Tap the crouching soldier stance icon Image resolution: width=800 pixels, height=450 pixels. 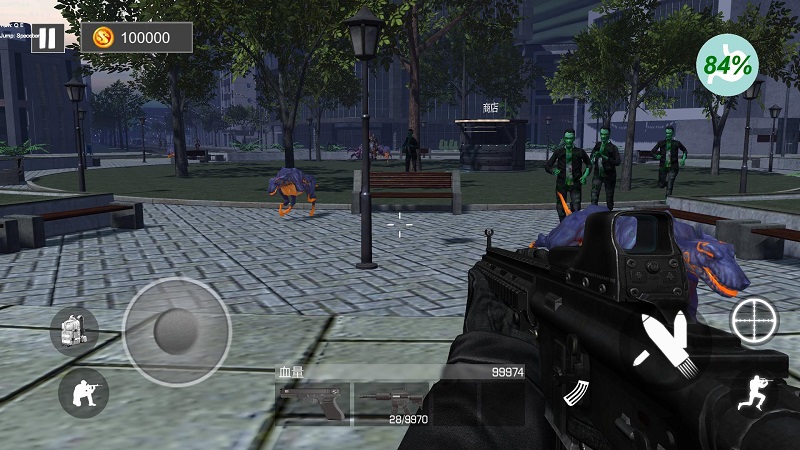click(x=83, y=393)
